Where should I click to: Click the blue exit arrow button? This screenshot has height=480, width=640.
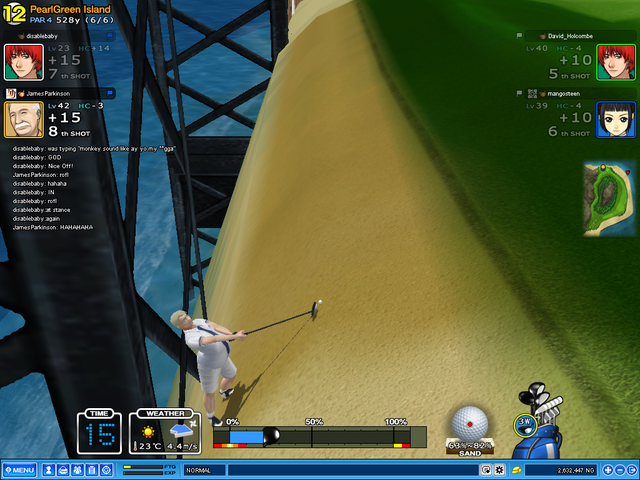point(632,470)
